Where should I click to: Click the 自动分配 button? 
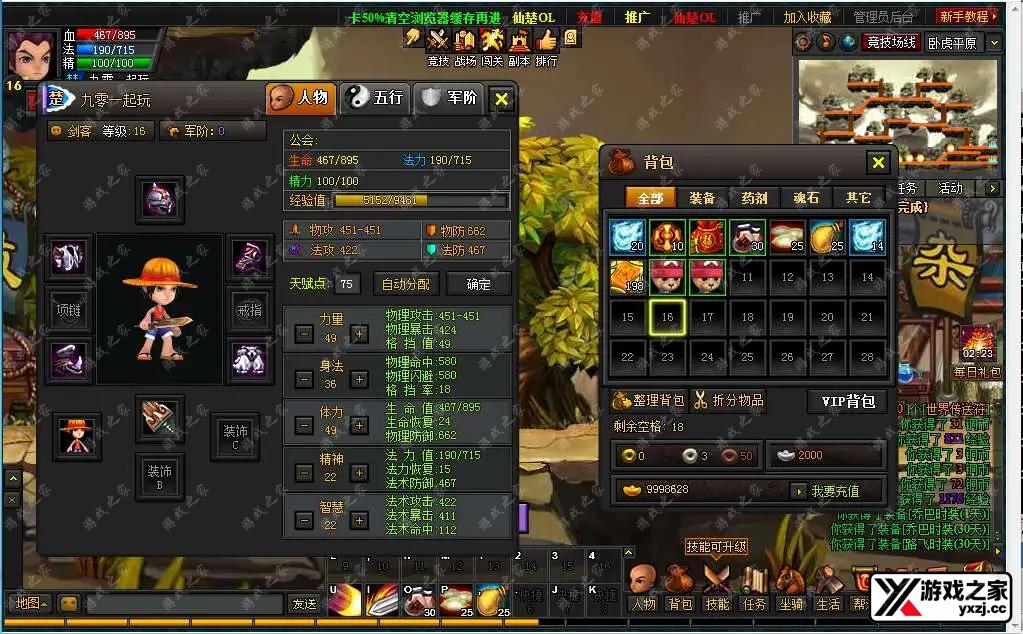point(406,284)
